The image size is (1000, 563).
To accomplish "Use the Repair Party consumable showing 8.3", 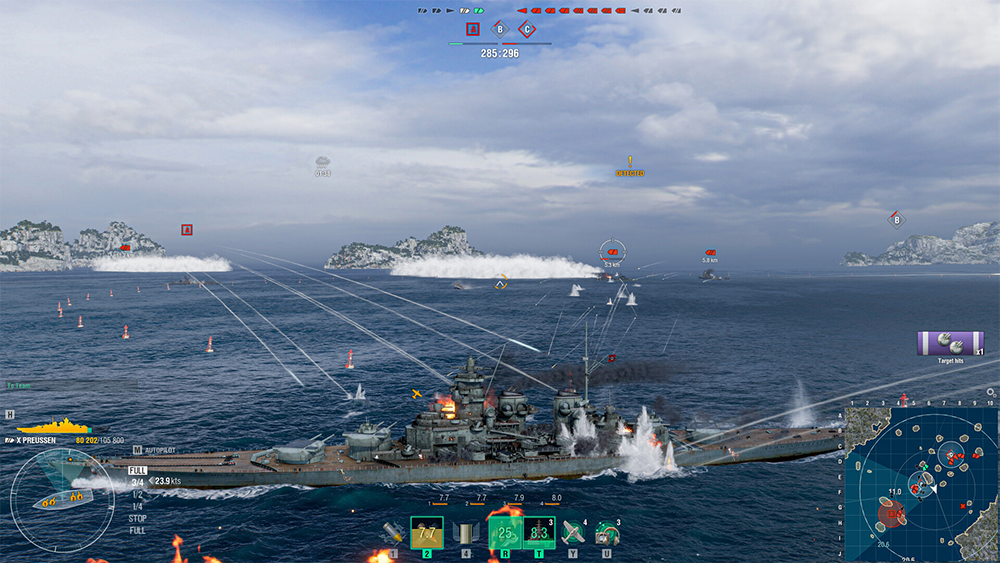I will [x=539, y=532].
